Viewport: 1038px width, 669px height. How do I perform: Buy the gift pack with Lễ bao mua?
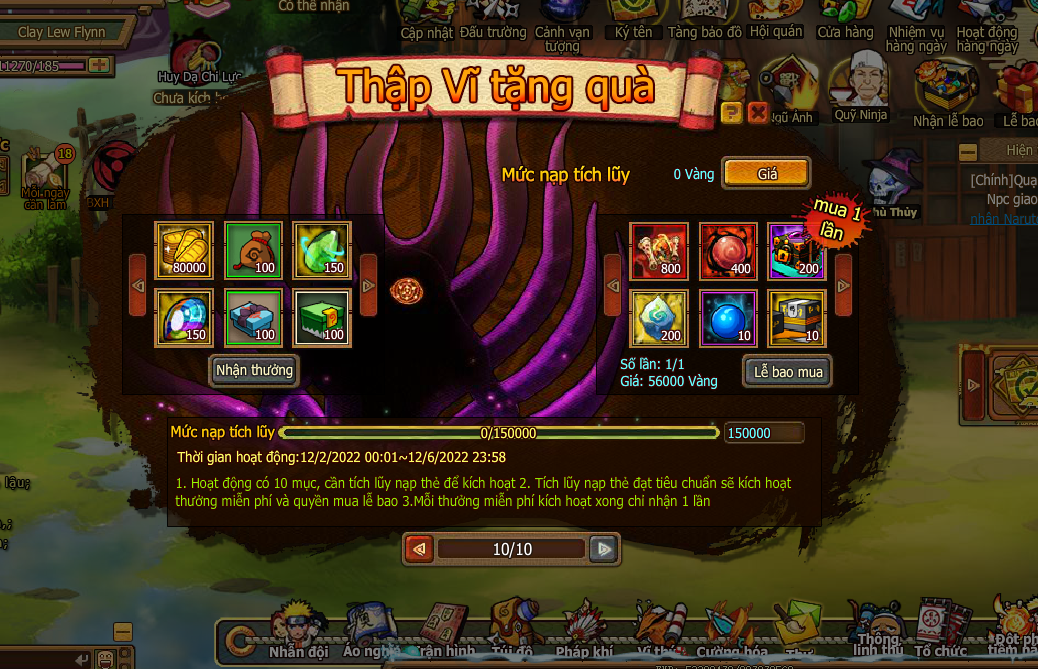[788, 372]
